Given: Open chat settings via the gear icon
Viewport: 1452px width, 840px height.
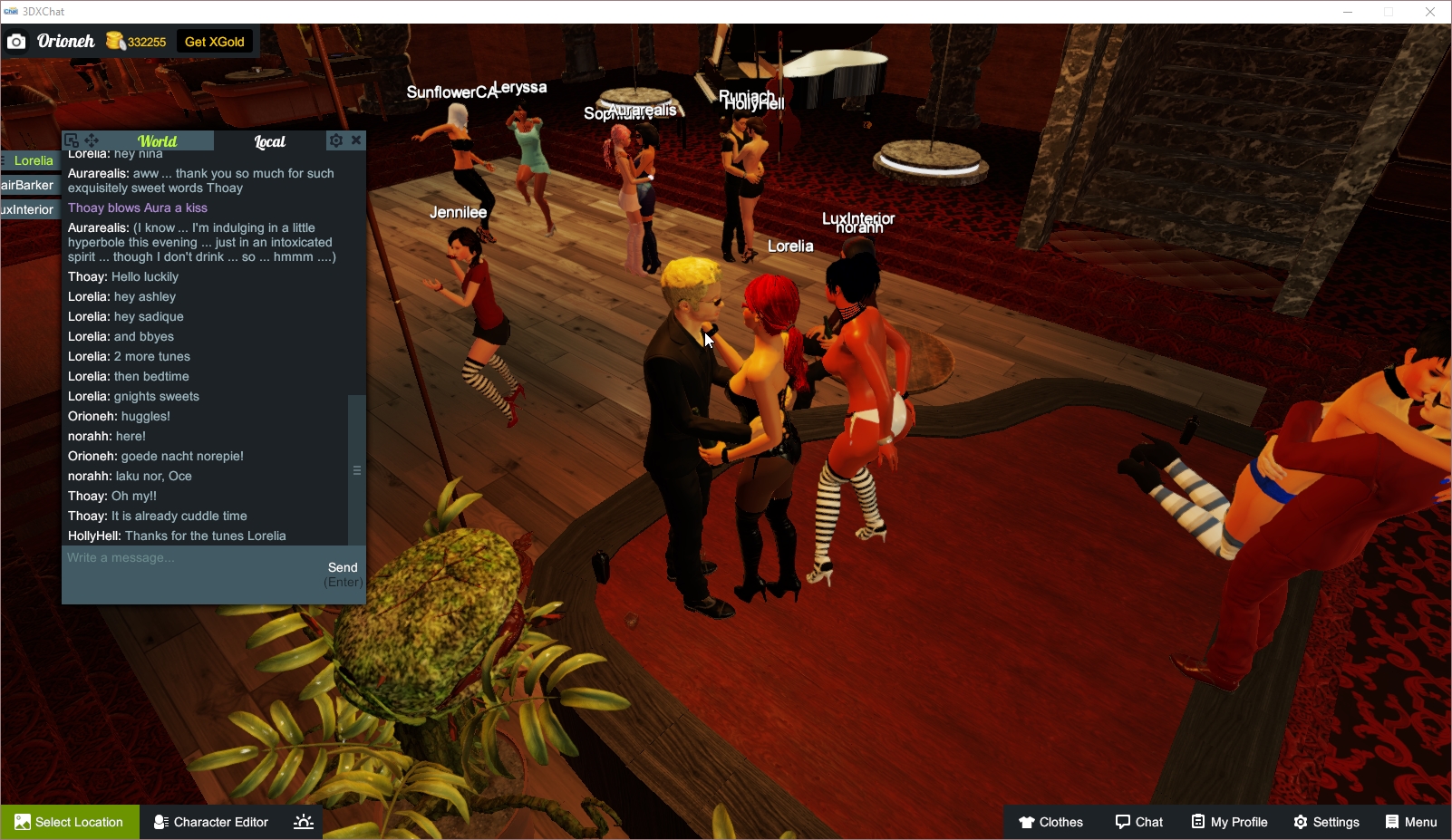Looking at the screenshot, I should click(x=336, y=140).
